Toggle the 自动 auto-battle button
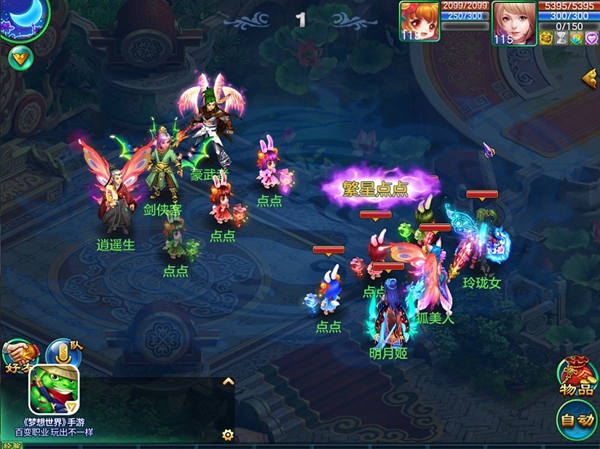 click(x=575, y=419)
